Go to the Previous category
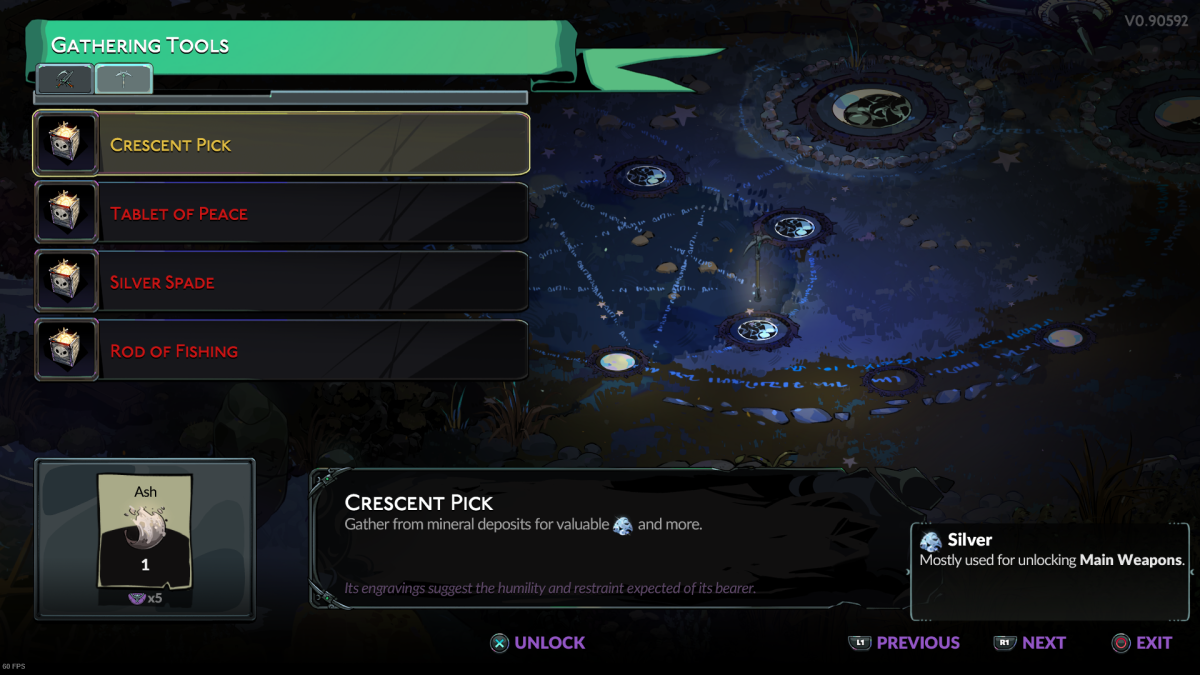Viewport: 1200px width, 675px height. 903,643
